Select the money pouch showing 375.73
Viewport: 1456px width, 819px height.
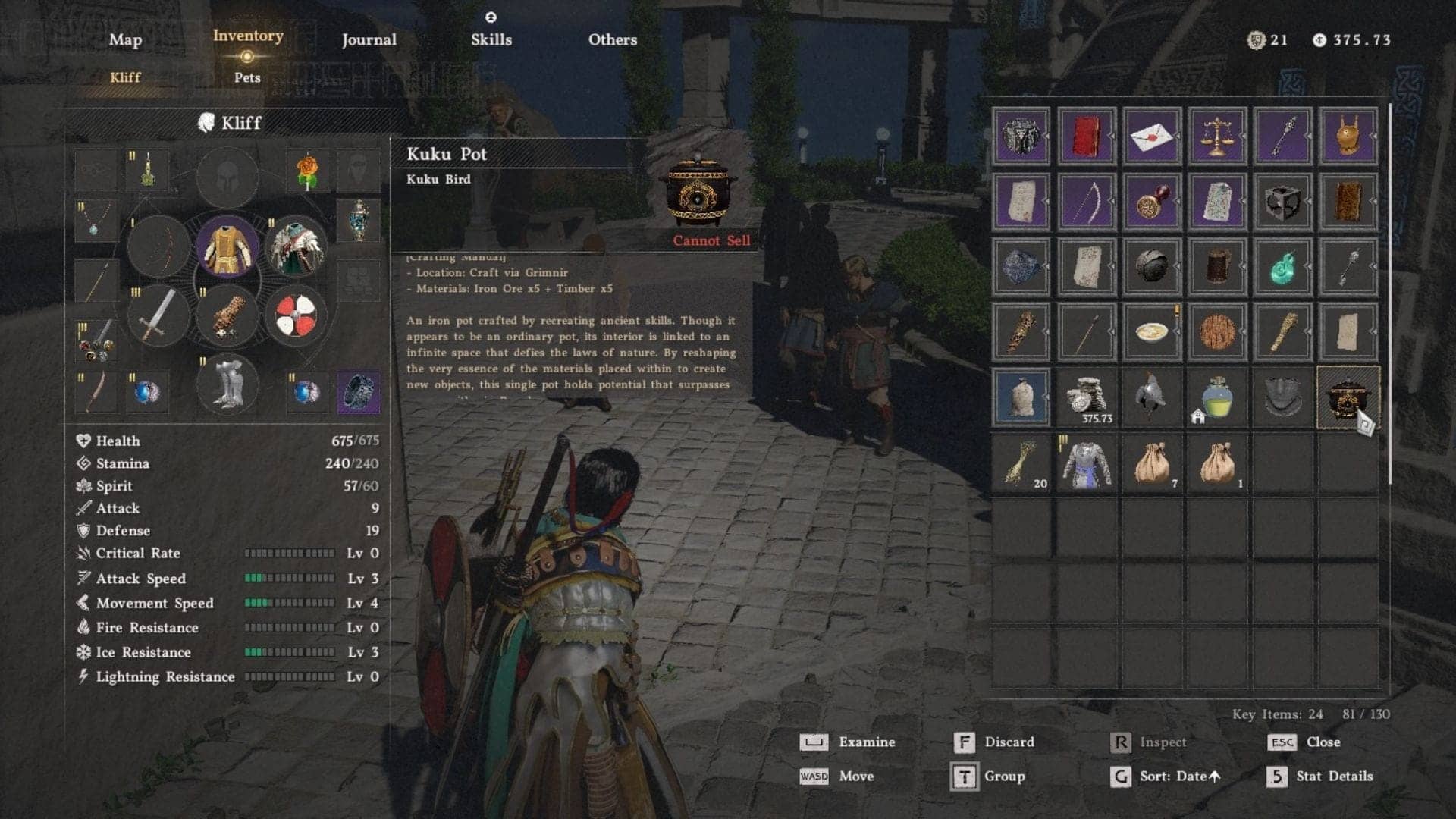[x=1087, y=394]
